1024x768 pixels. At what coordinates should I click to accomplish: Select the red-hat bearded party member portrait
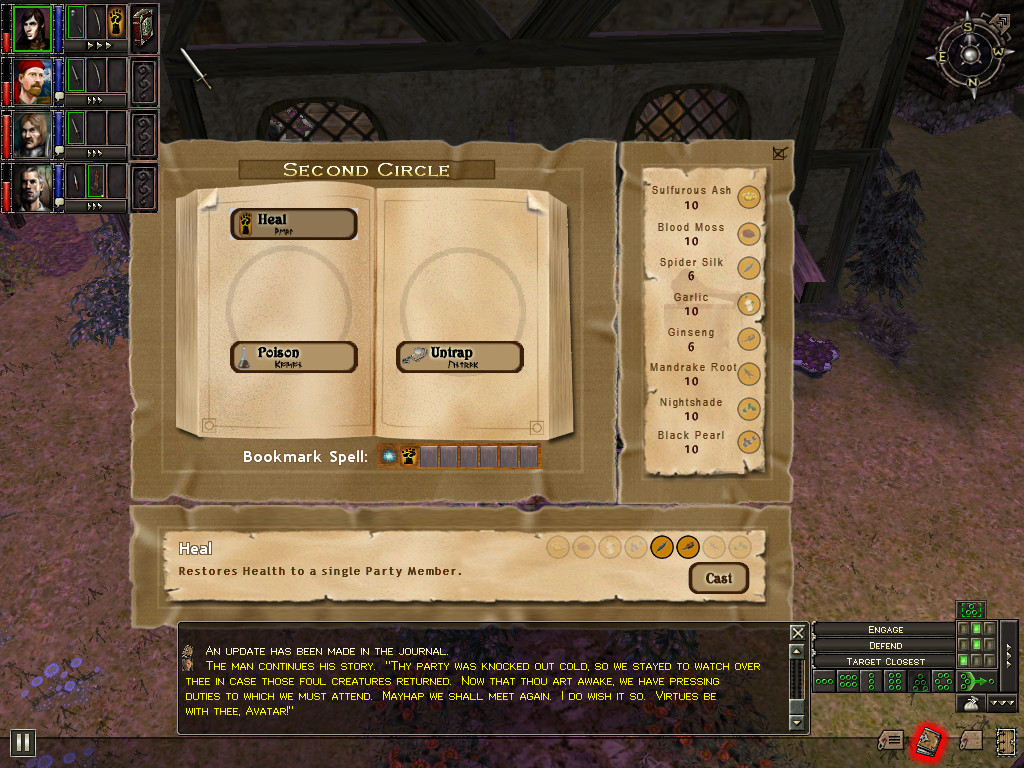(x=33, y=81)
